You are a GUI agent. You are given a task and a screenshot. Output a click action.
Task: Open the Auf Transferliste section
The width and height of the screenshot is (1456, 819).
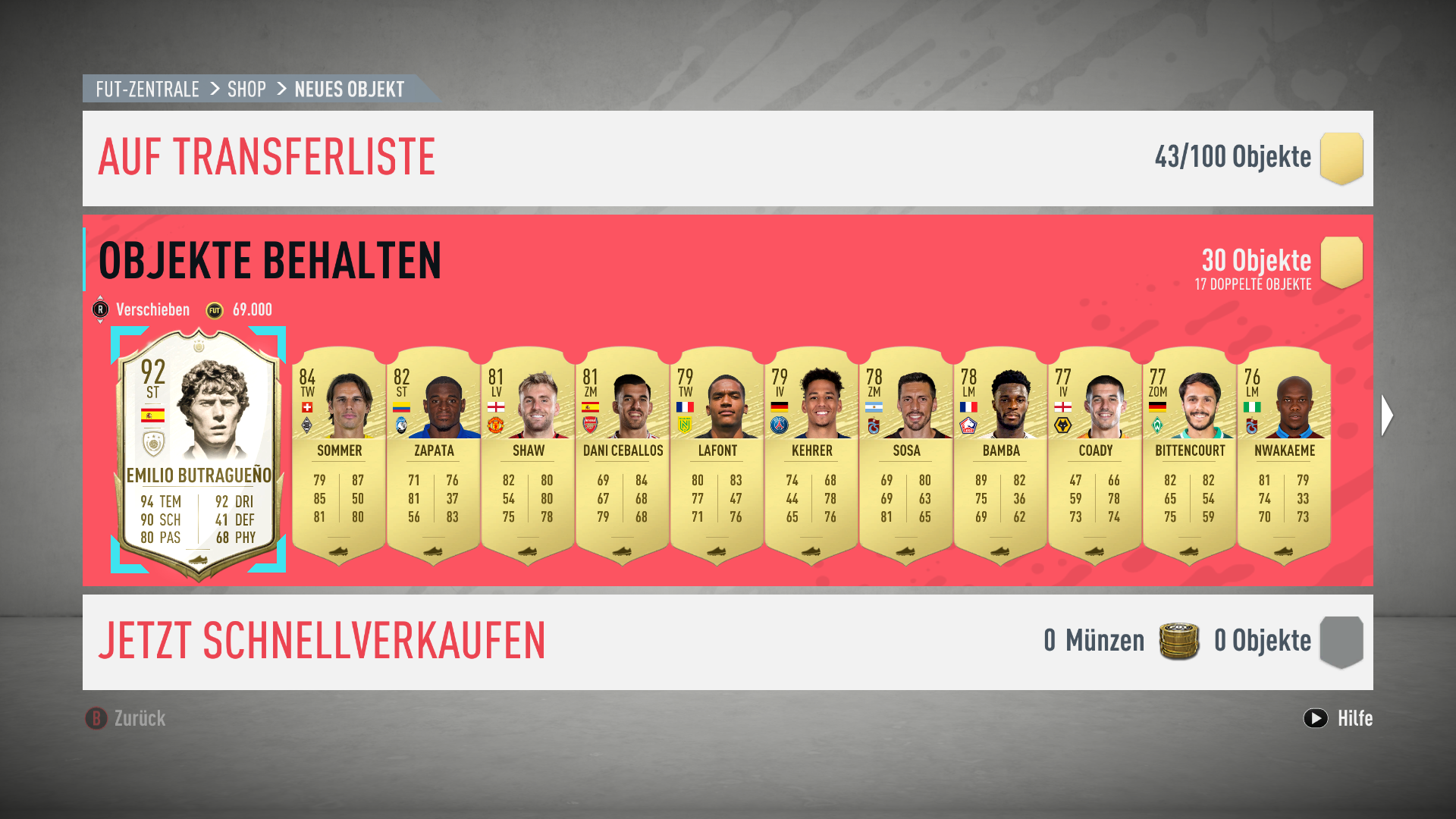[267, 158]
